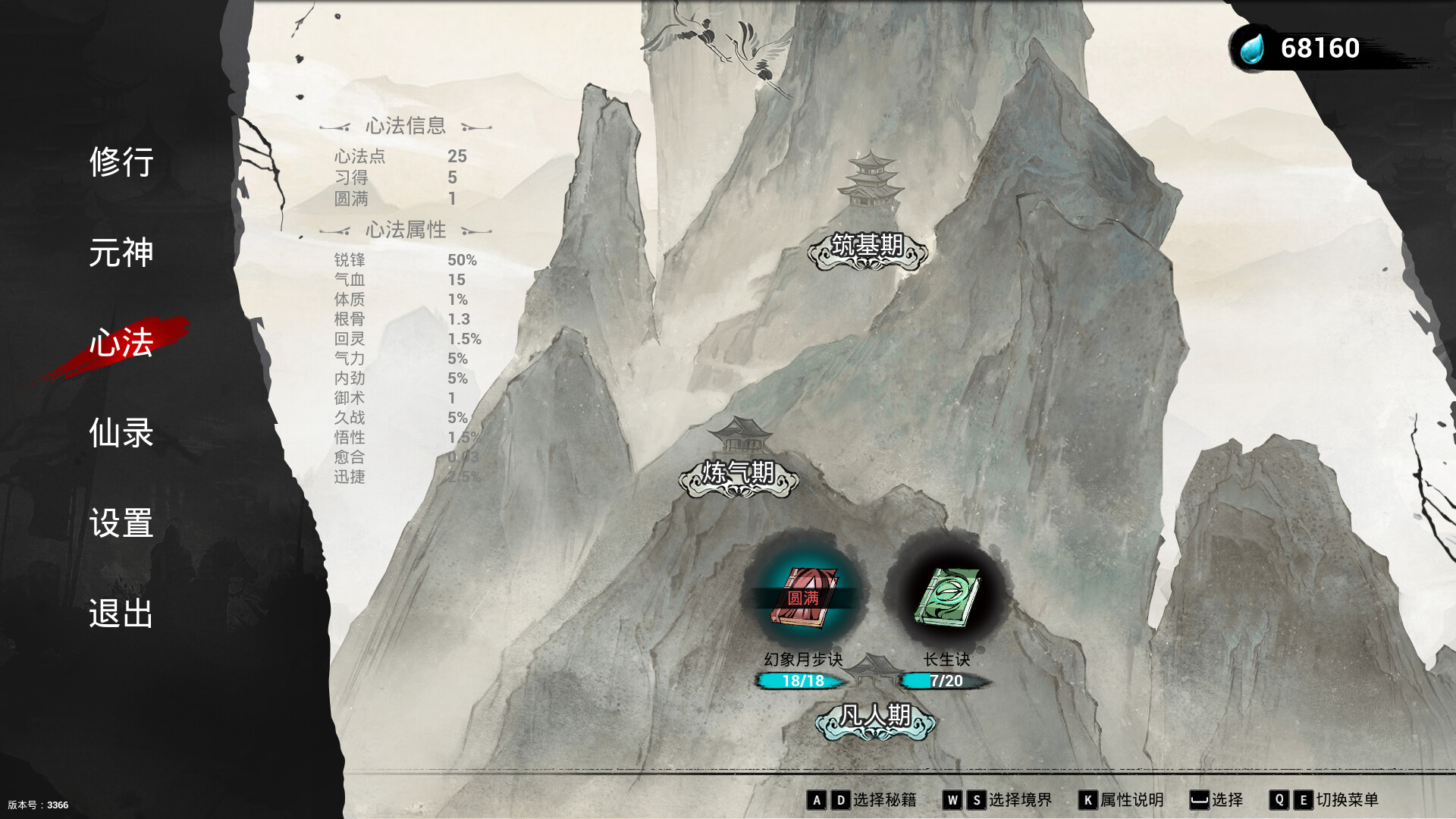Image resolution: width=1456 pixels, height=819 pixels.
Task: Switch to the 修行 menu tab
Action: pyautogui.click(x=124, y=163)
